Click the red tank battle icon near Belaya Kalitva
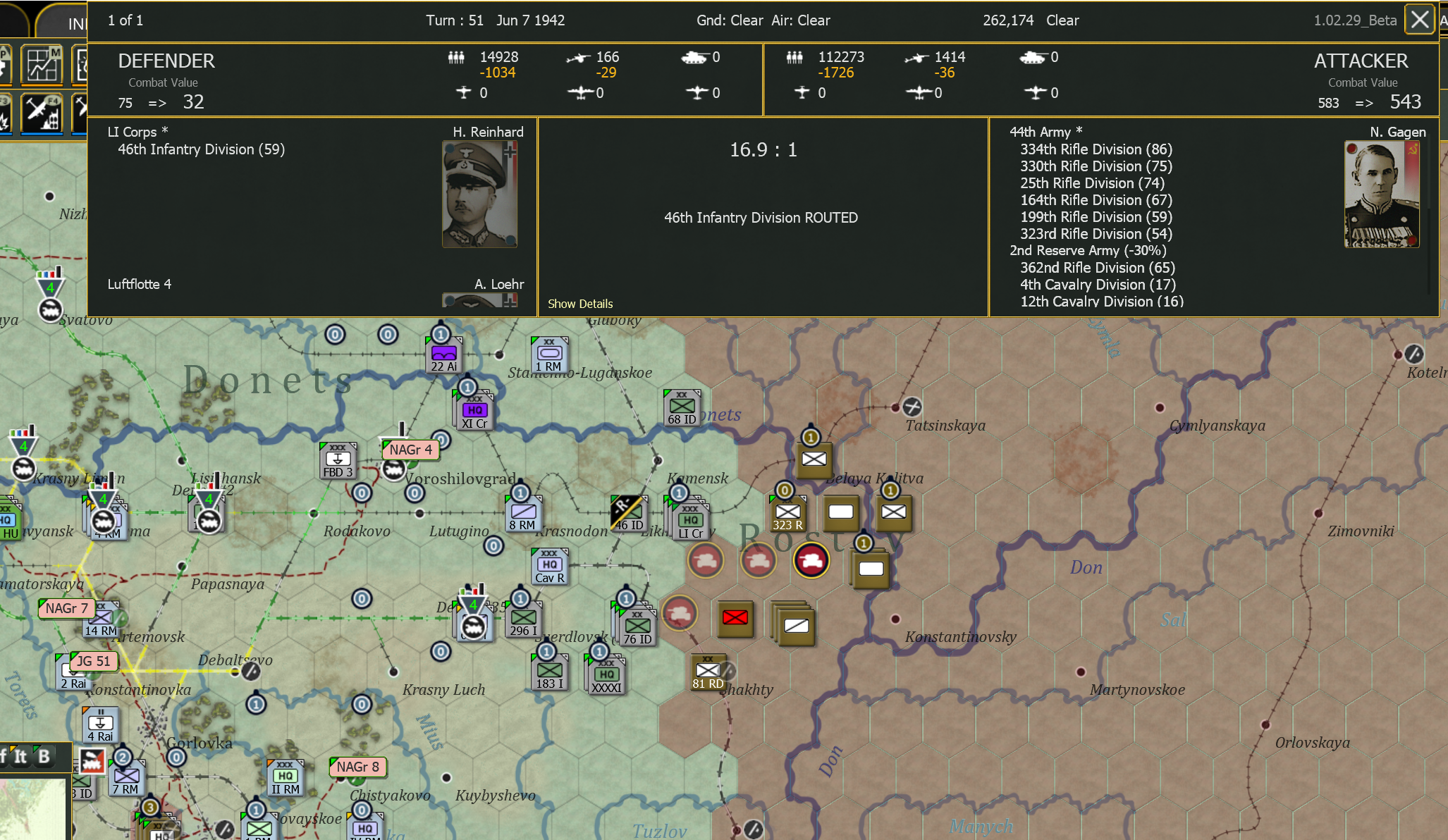Screen dimensions: 1448x840 (x=811, y=561)
